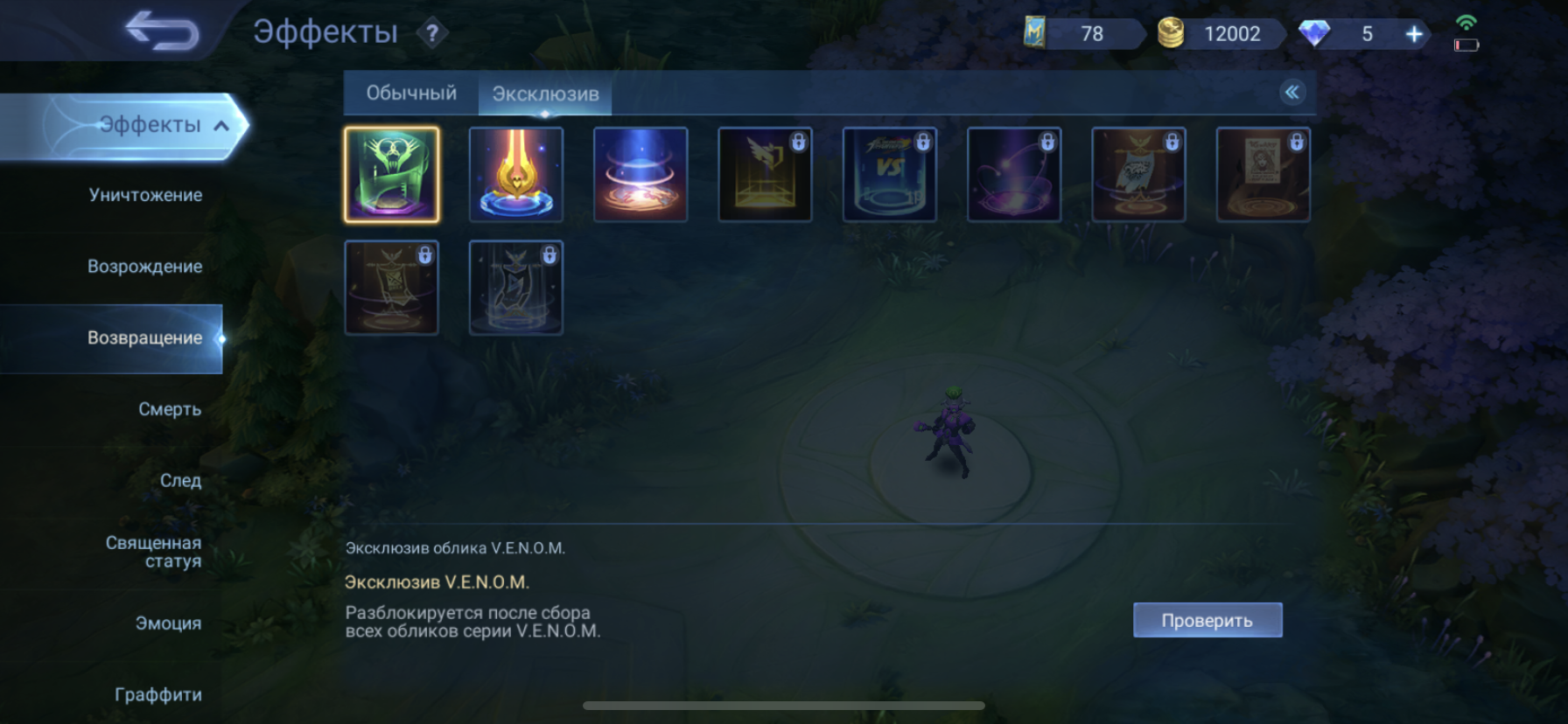This screenshot has height=724, width=1568.
Task: Open the Возрождение effects category
Action: pyautogui.click(x=144, y=267)
